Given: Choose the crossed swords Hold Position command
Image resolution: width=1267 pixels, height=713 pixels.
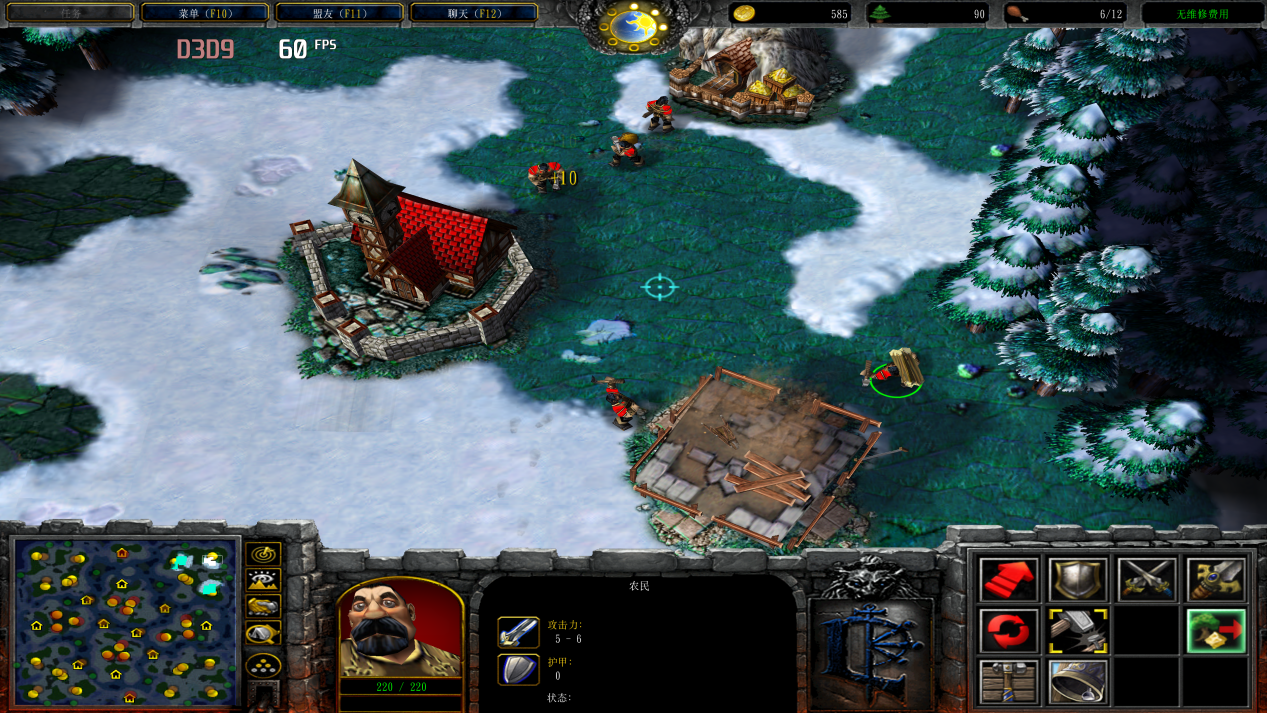Looking at the screenshot, I should pos(1147,579).
